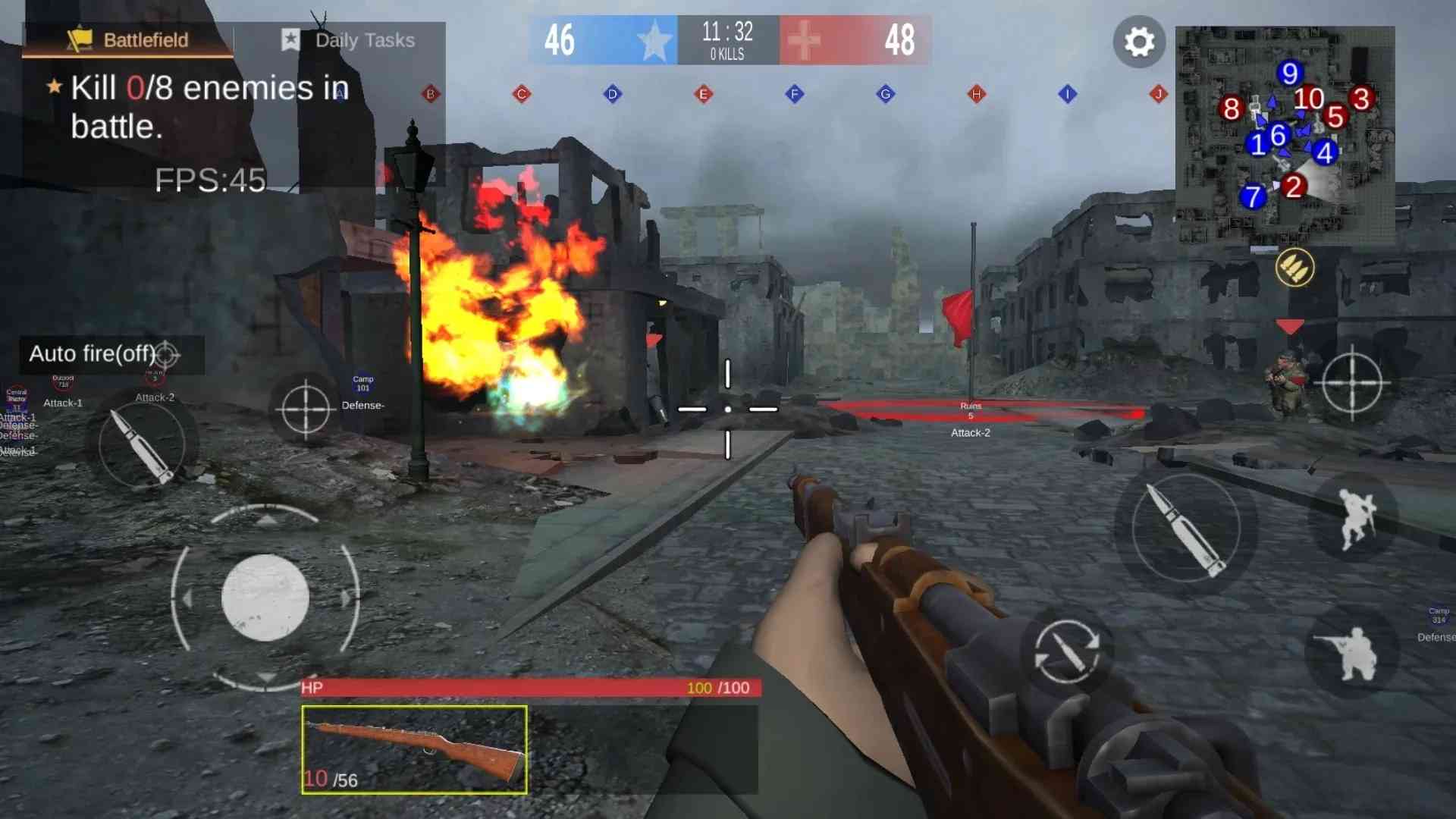Screen dimensions: 1456x819
Task: Tap the reload weapon button
Action: (x=1067, y=651)
